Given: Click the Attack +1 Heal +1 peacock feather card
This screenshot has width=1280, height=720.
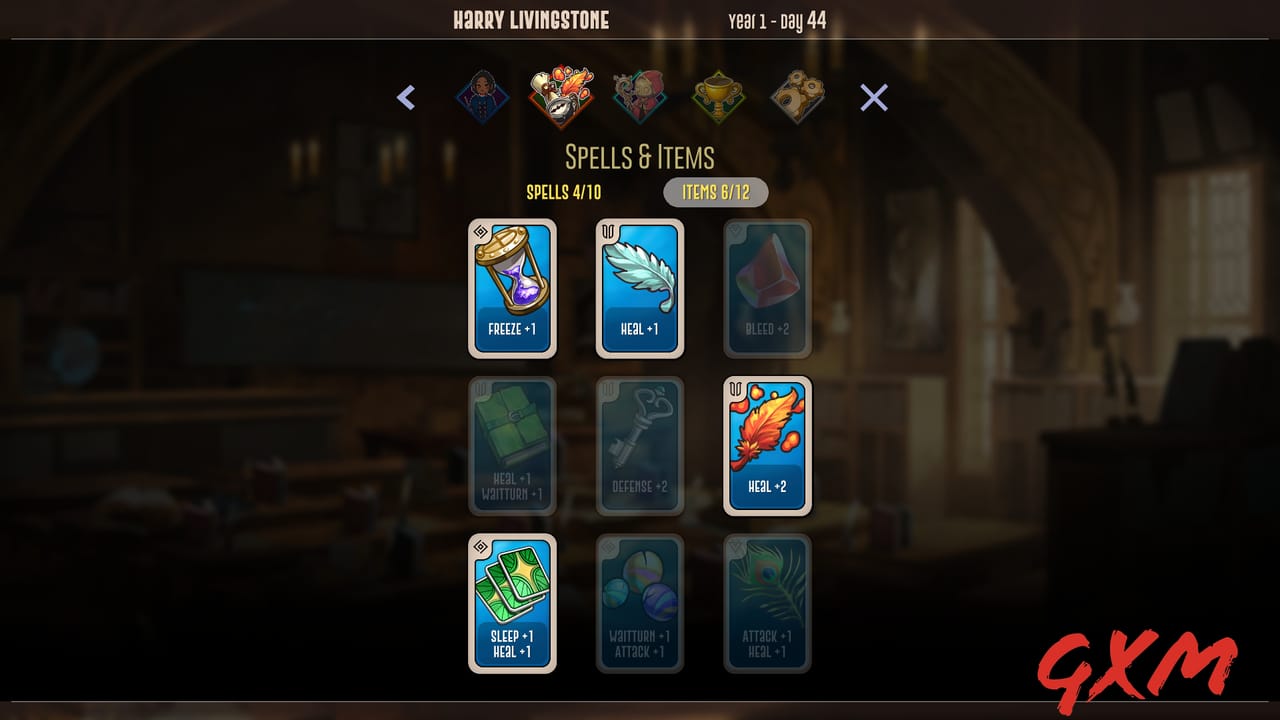Looking at the screenshot, I should click(768, 603).
